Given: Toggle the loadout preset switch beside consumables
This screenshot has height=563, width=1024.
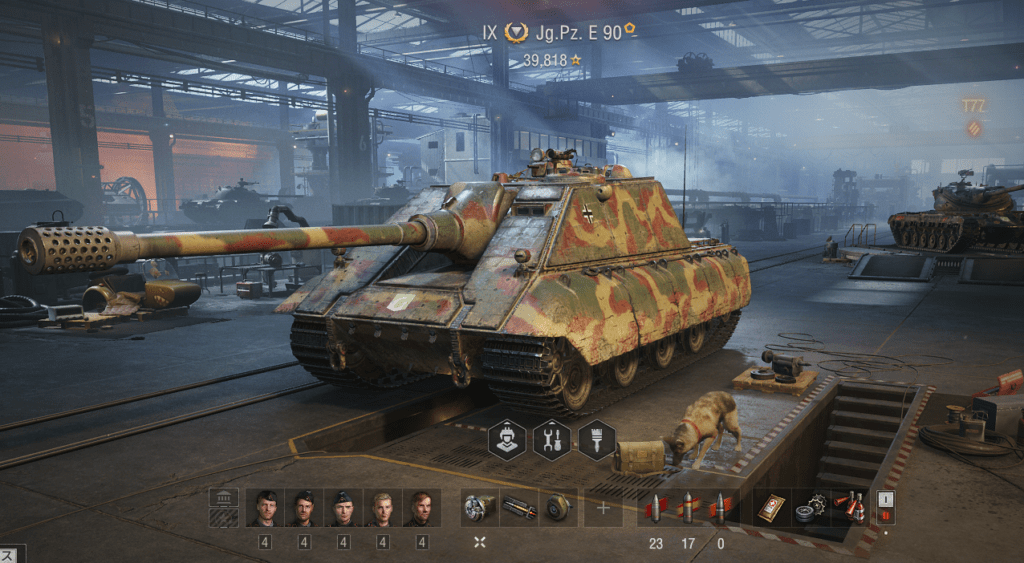Looking at the screenshot, I should [885, 507].
